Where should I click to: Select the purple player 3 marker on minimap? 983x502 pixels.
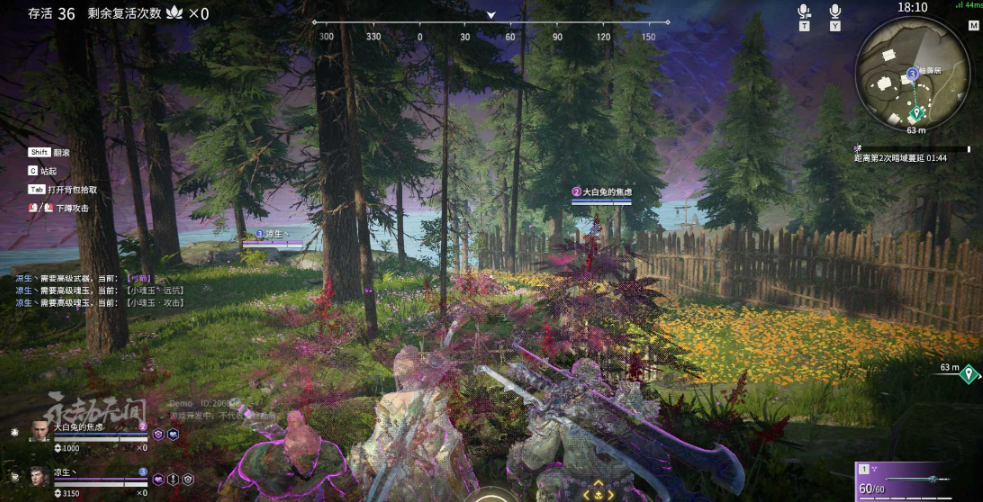tap(912, 74)
